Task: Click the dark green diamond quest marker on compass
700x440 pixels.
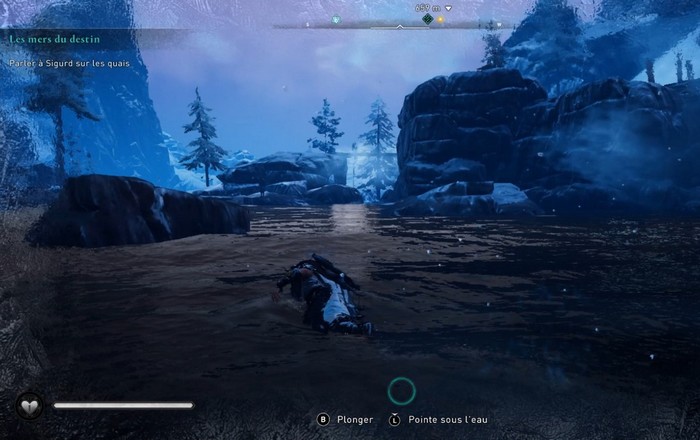Action: click(427, 19)
